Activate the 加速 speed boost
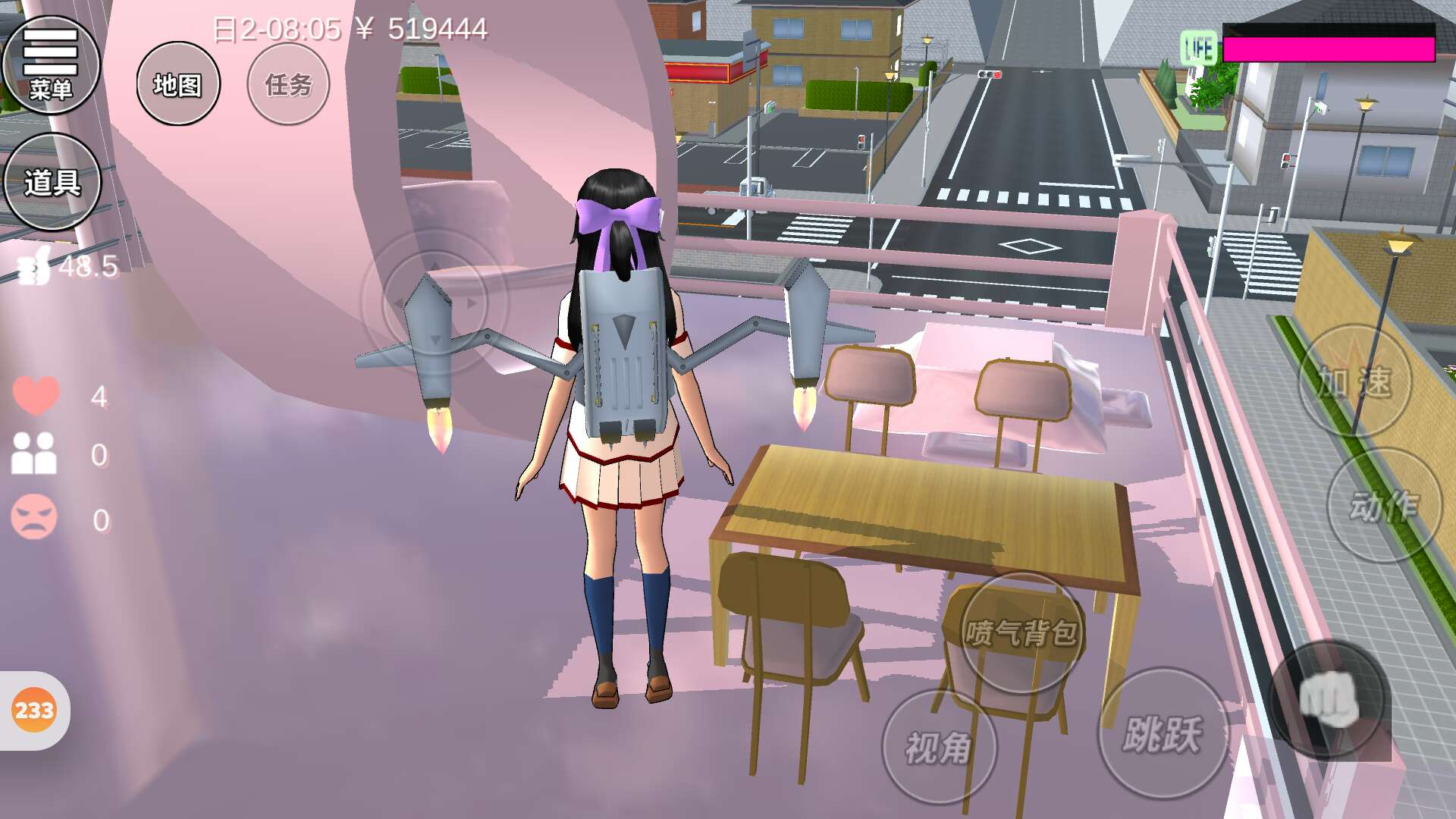 [1354, 381]
